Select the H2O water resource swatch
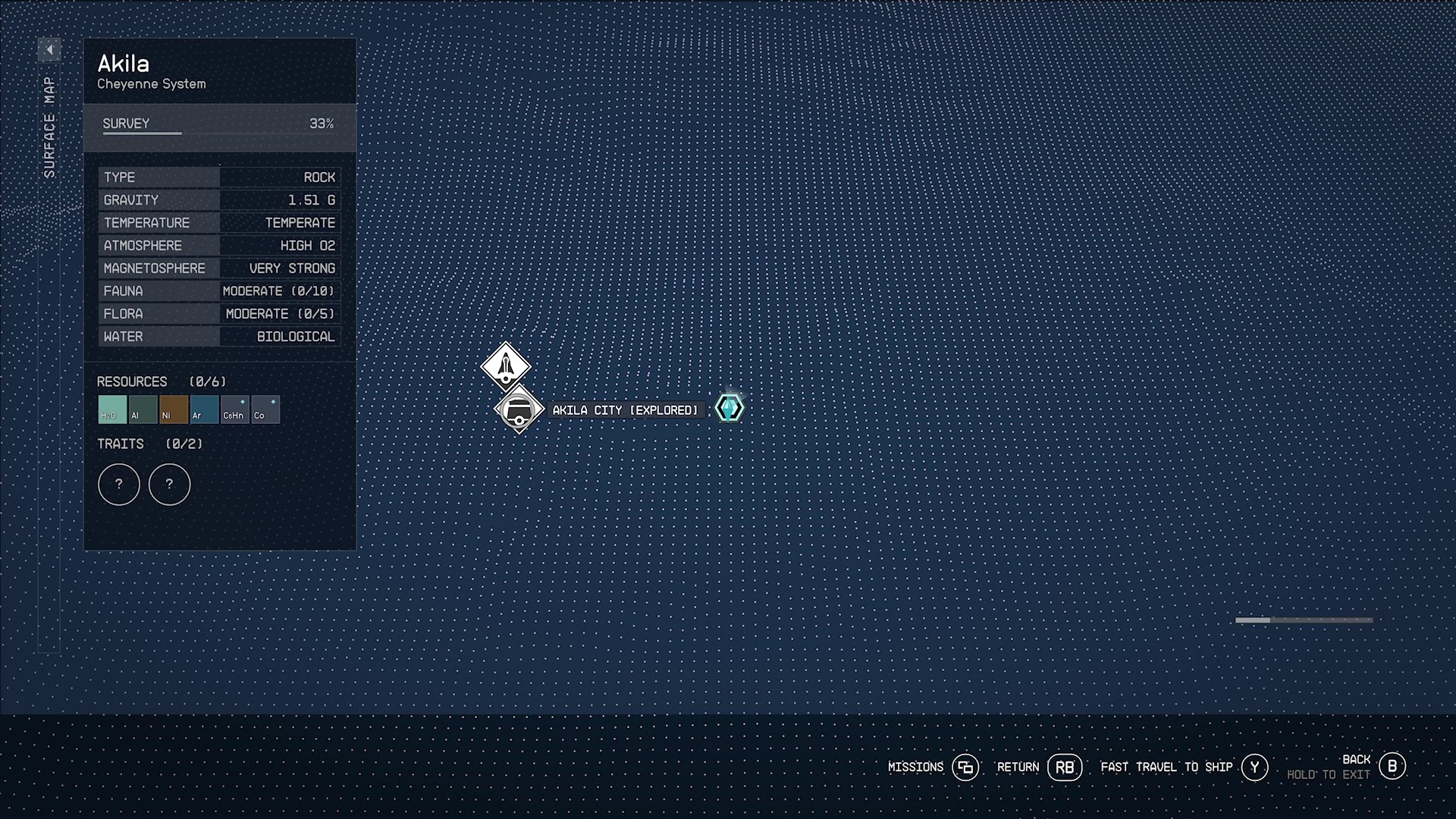The width and height of the screenshot is (1456, 819). coord(112,409)
